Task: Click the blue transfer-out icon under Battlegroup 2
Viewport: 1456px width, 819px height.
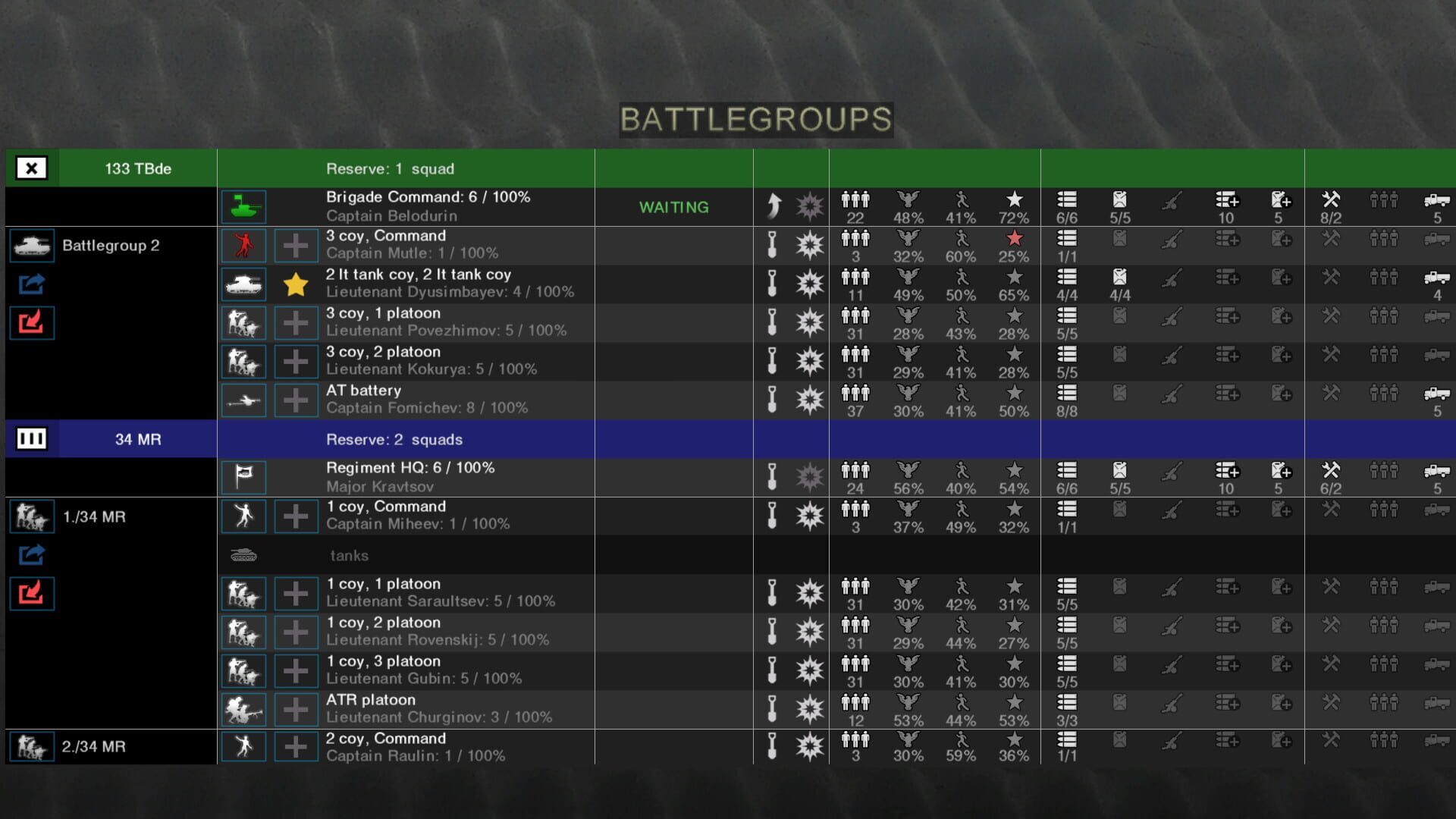Action: point(31,284)
